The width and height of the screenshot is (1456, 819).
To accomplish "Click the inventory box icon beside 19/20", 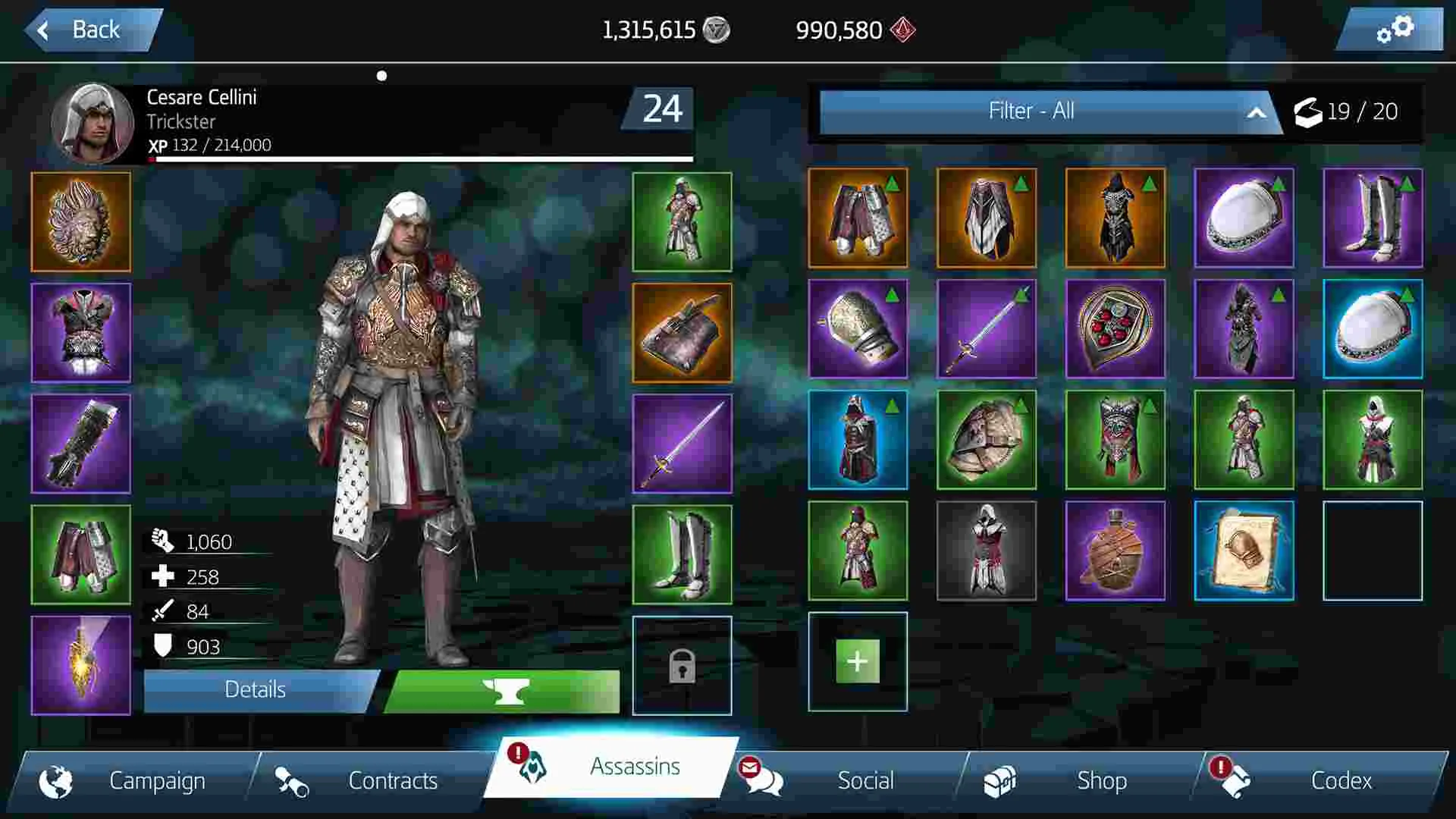I will tap(1308, 112).
